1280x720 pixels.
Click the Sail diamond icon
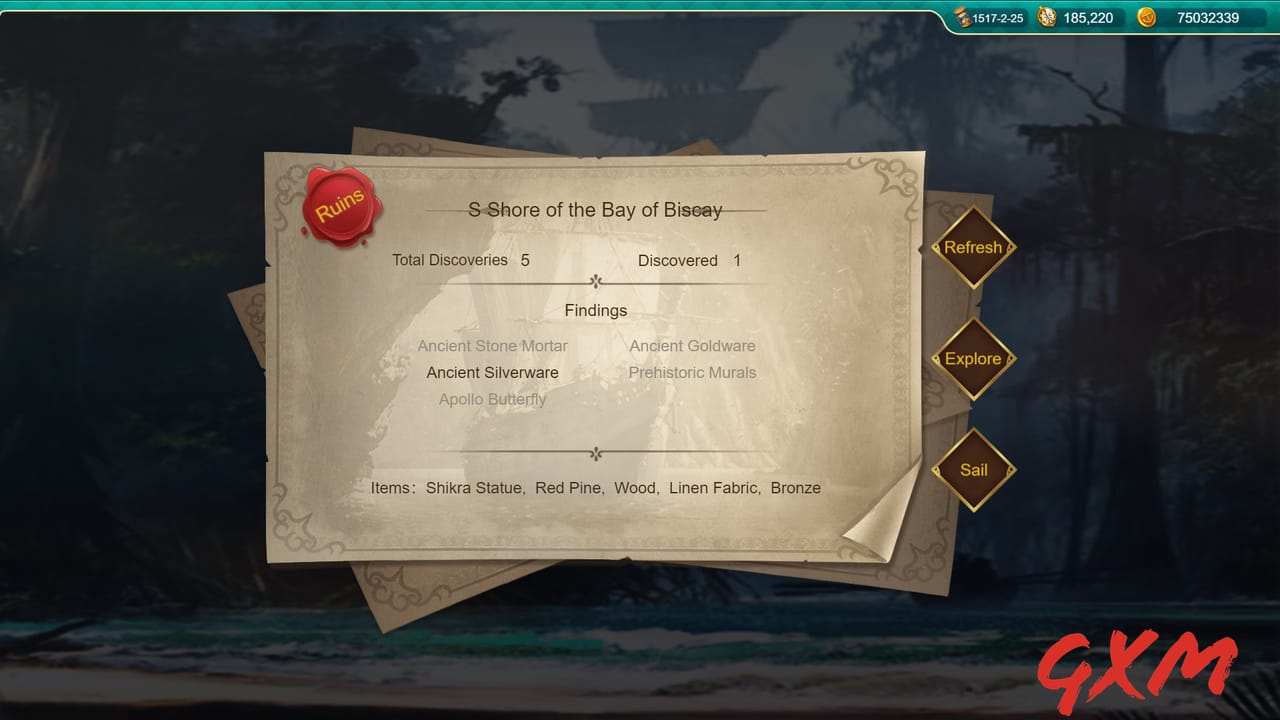point(972,469)
